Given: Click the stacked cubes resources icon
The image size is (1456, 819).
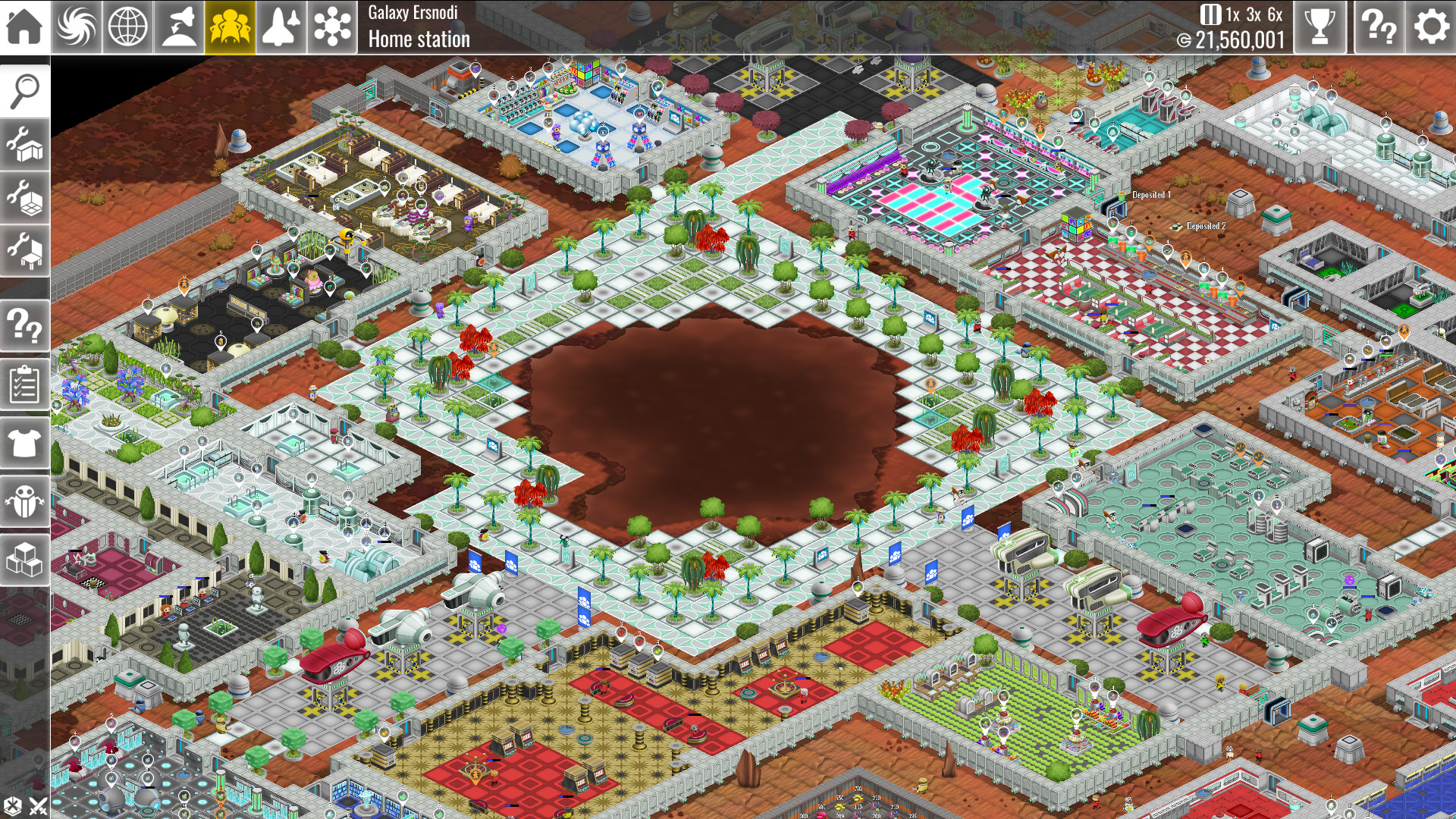Looking at the screenshot, I should click(24, 560).
